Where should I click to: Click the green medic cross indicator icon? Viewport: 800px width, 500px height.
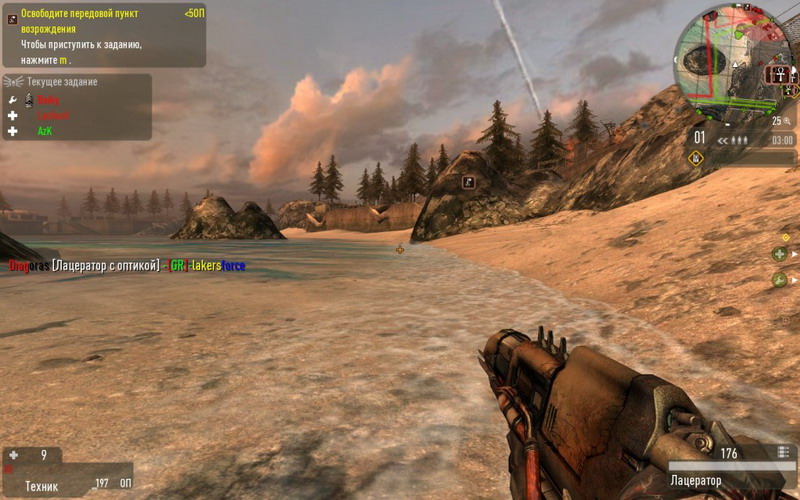pyautogui.click(x=780, y=254)
